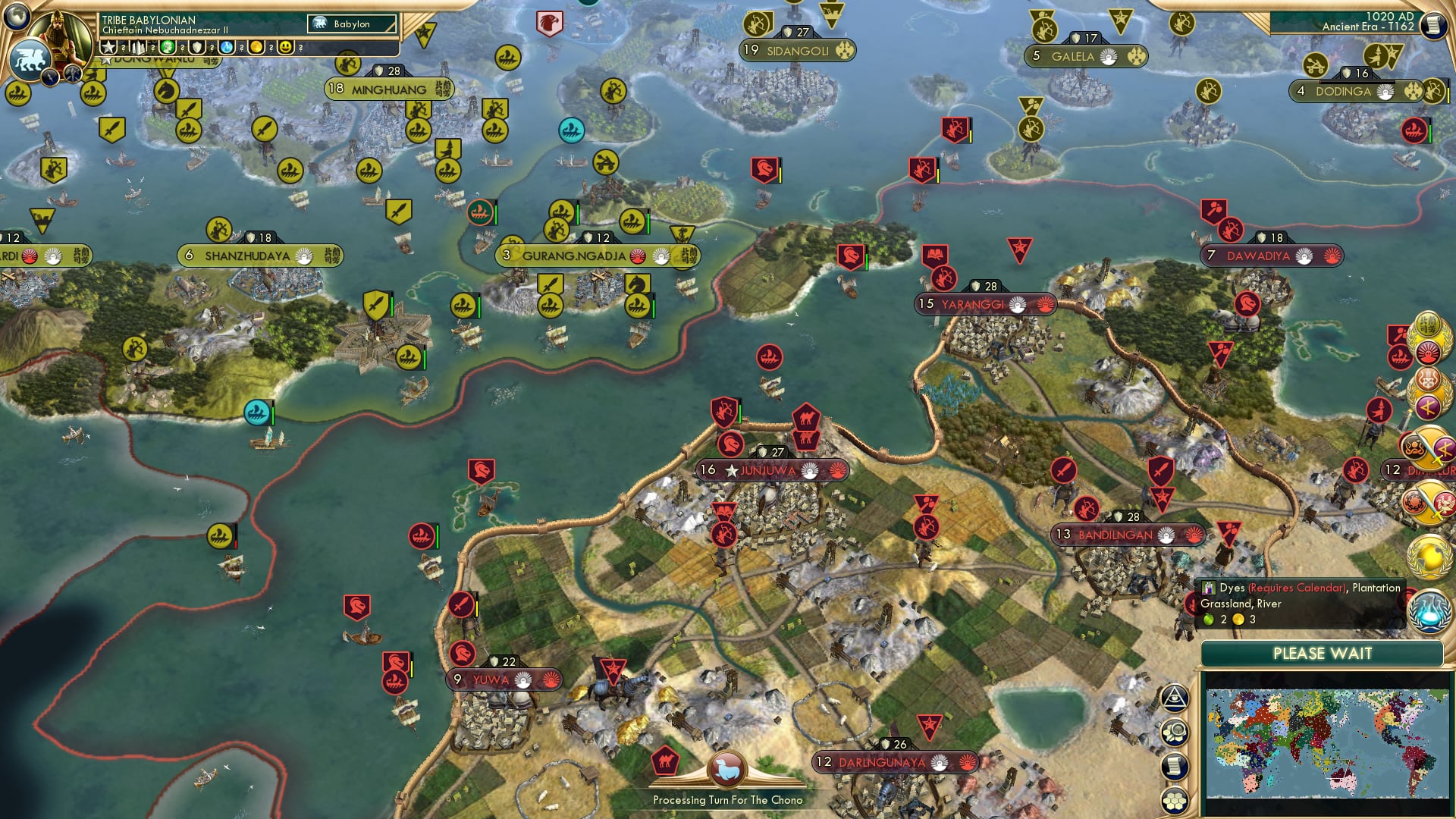Image resolution: width=1456 pixels, height=819 pixels.
Task: Toggle the lightning icon below leader portrait
Action: point(49,78)
